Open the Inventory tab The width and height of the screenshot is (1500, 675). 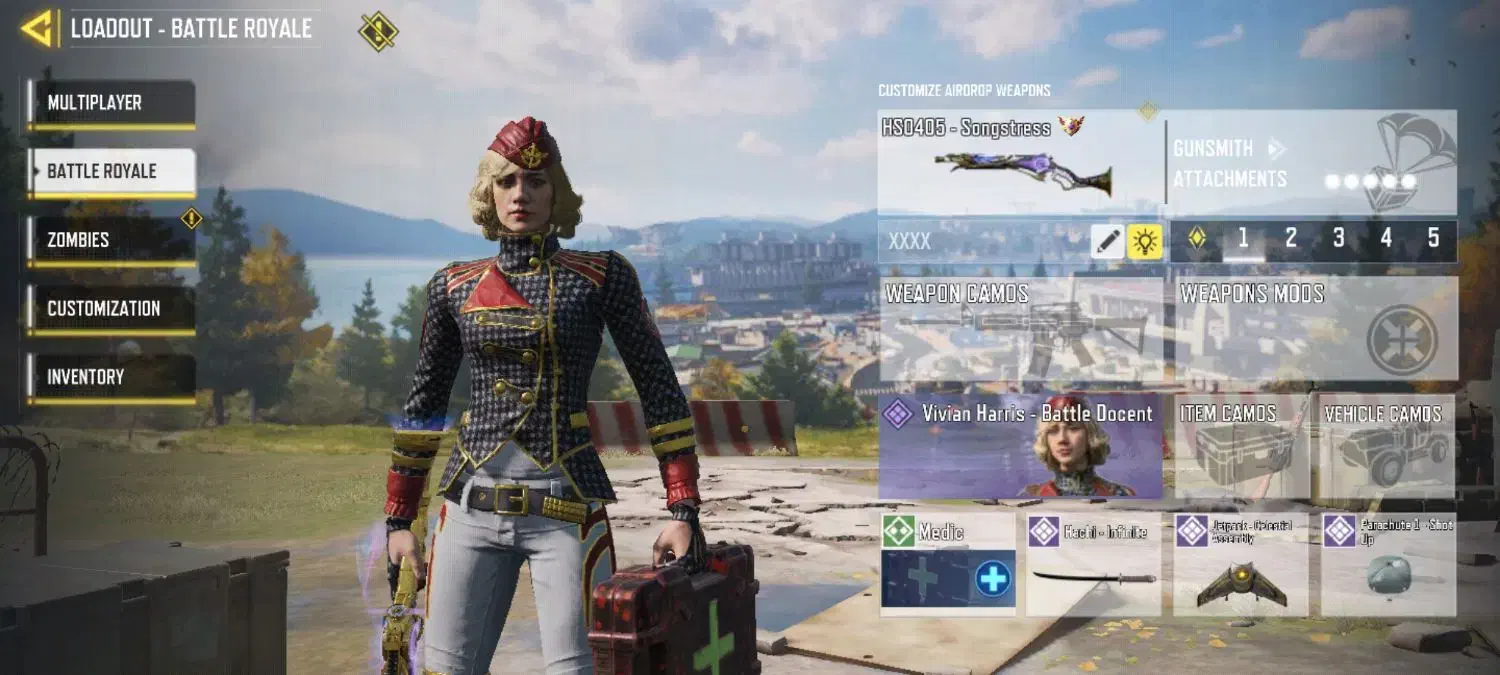(111, 377)
